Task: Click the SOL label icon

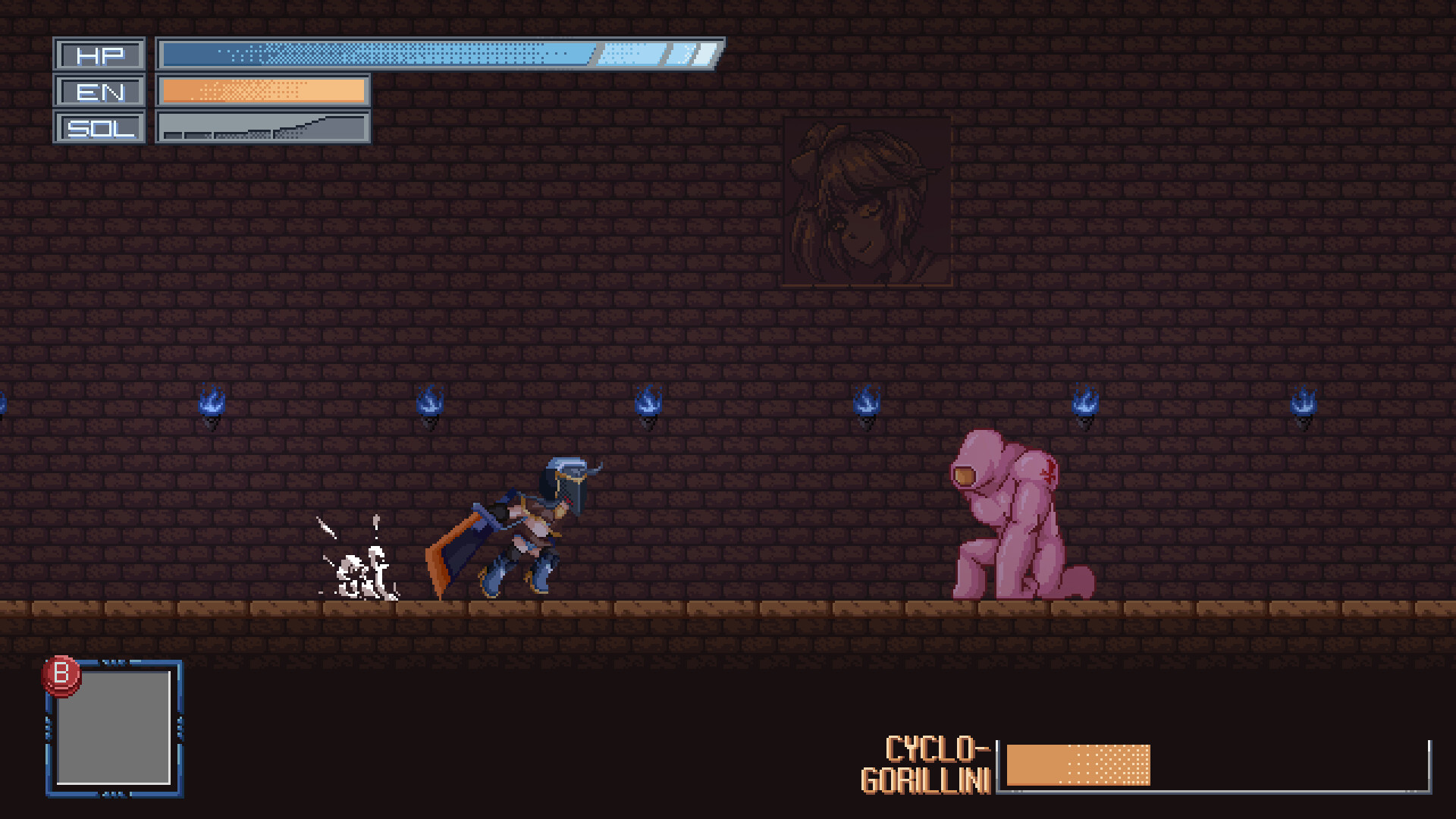Action: 99,127
